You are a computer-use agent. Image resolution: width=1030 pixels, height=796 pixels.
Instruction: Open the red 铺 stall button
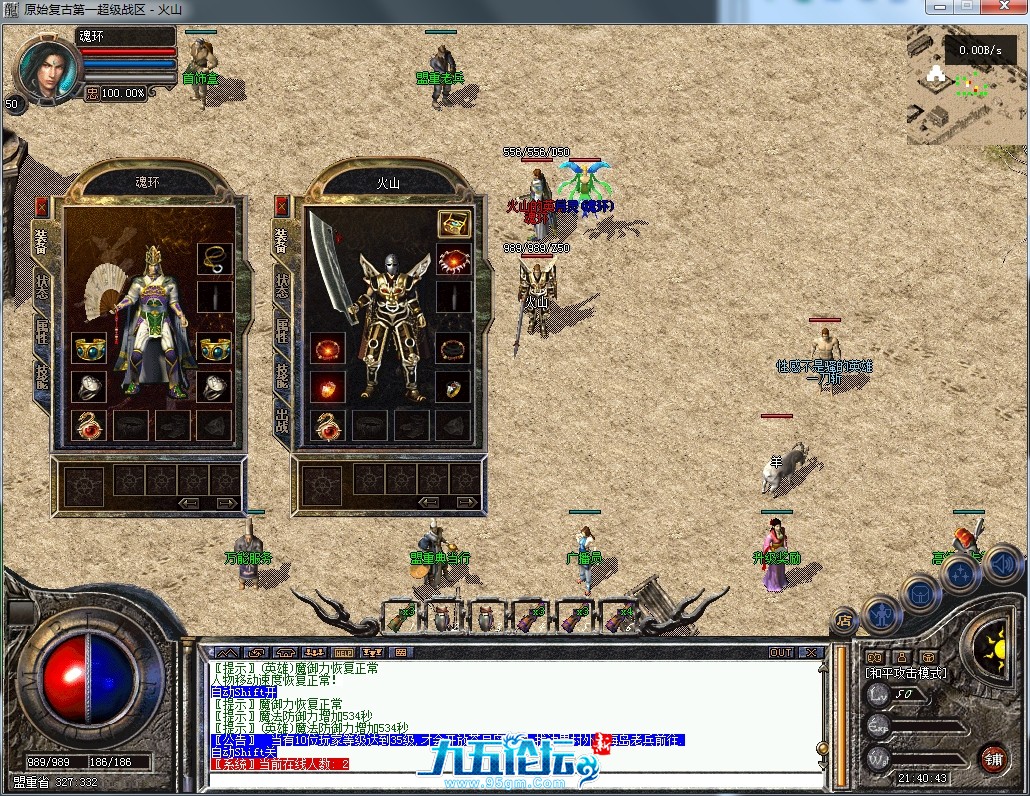pos(992,758)
